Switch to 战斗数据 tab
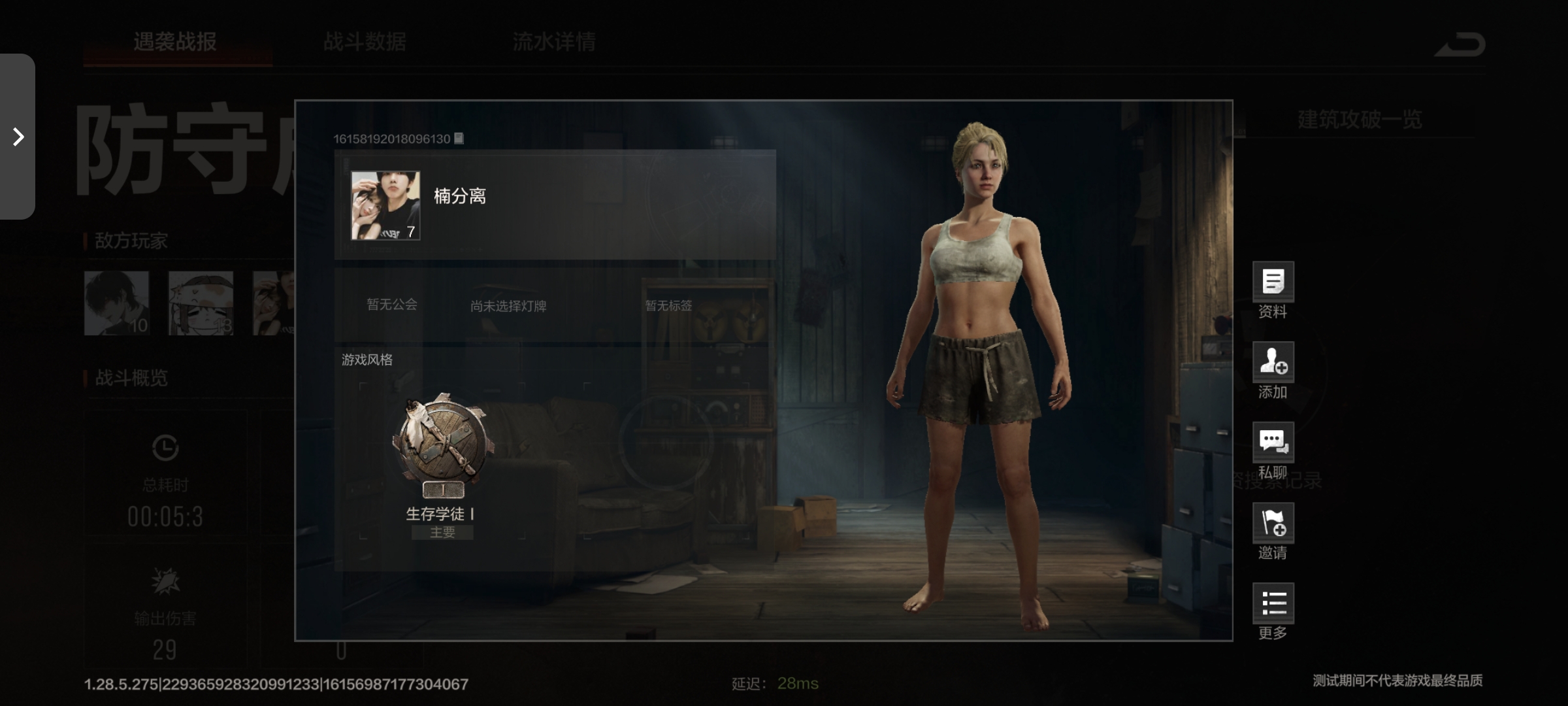 click(365, 42)
